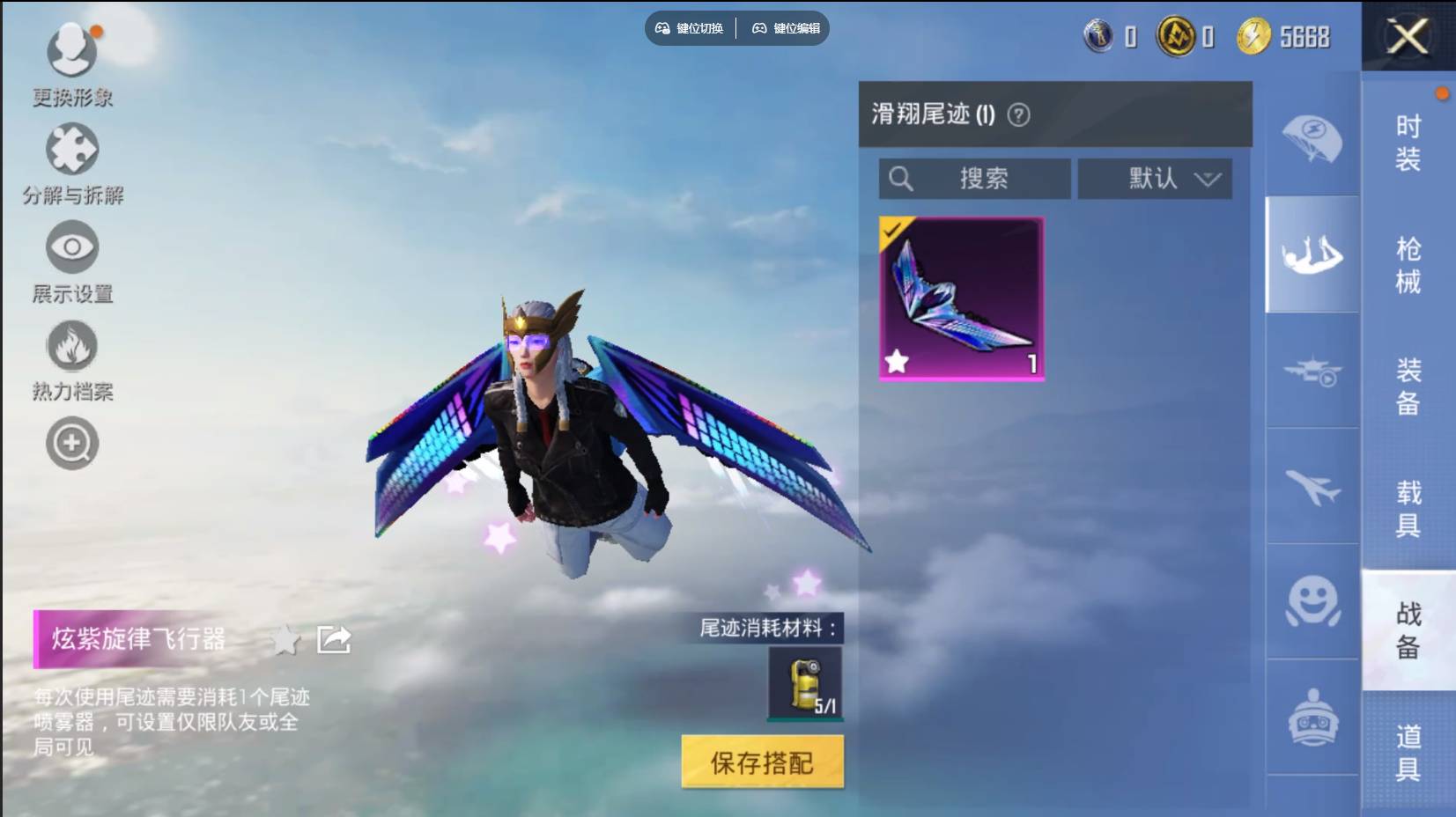The height and width of the screenshot is (817, 1456).
Task: Expand the 默认 sort dropdown
Action: 1155,179
